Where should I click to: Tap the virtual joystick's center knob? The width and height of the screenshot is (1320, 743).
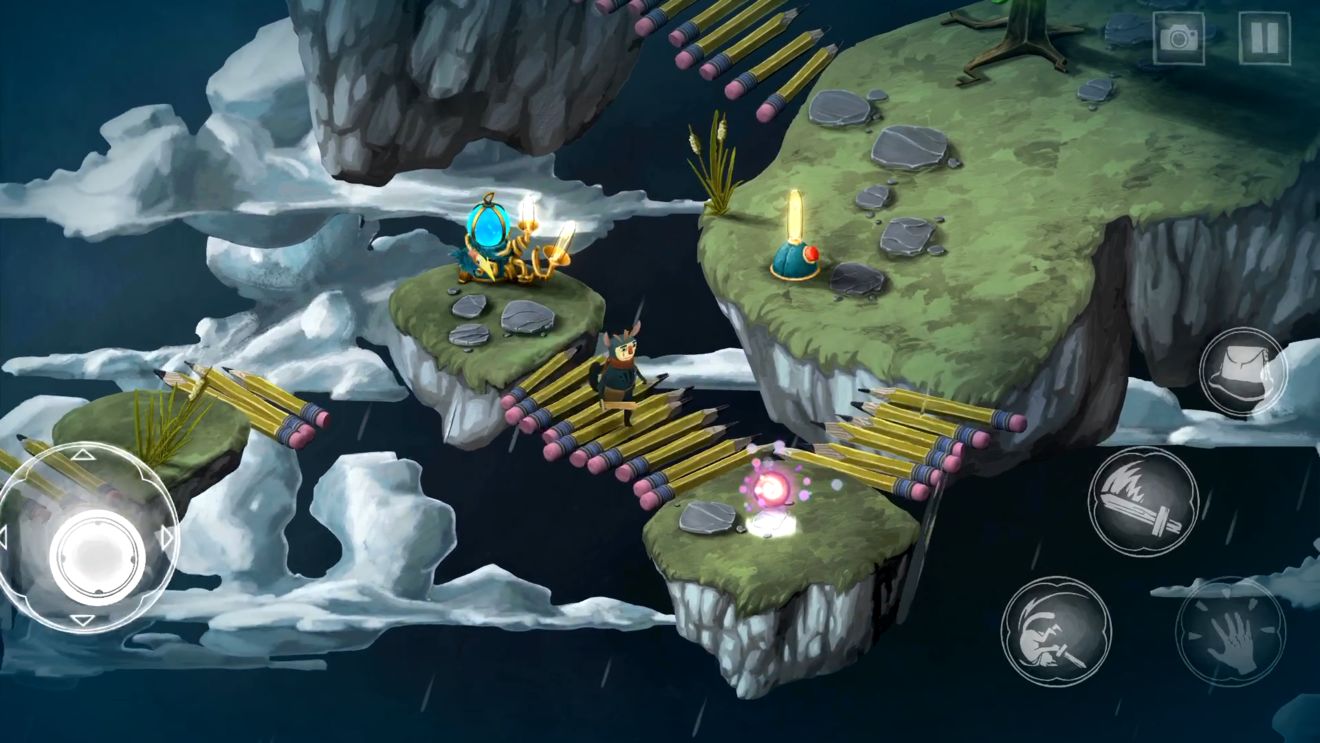(97, 557)
